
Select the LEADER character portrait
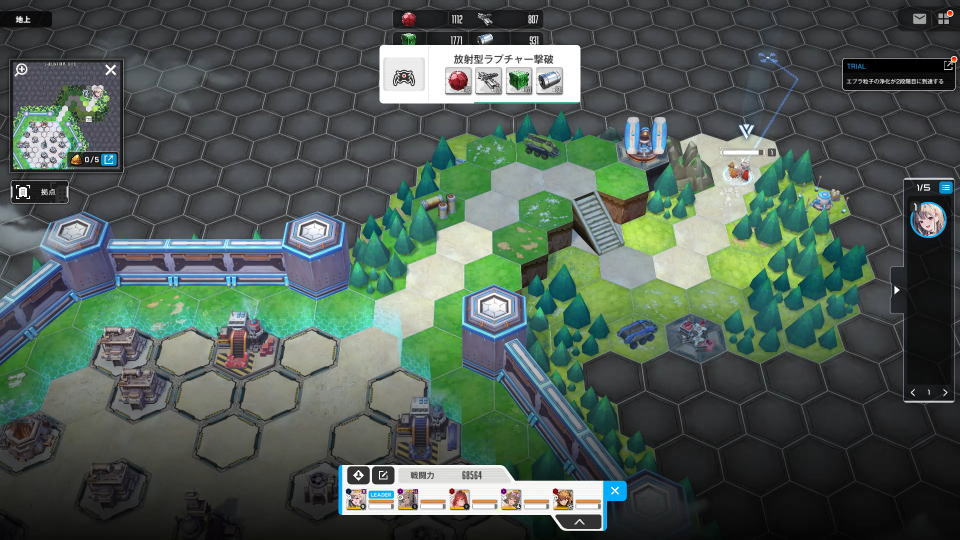click(357, 500)
